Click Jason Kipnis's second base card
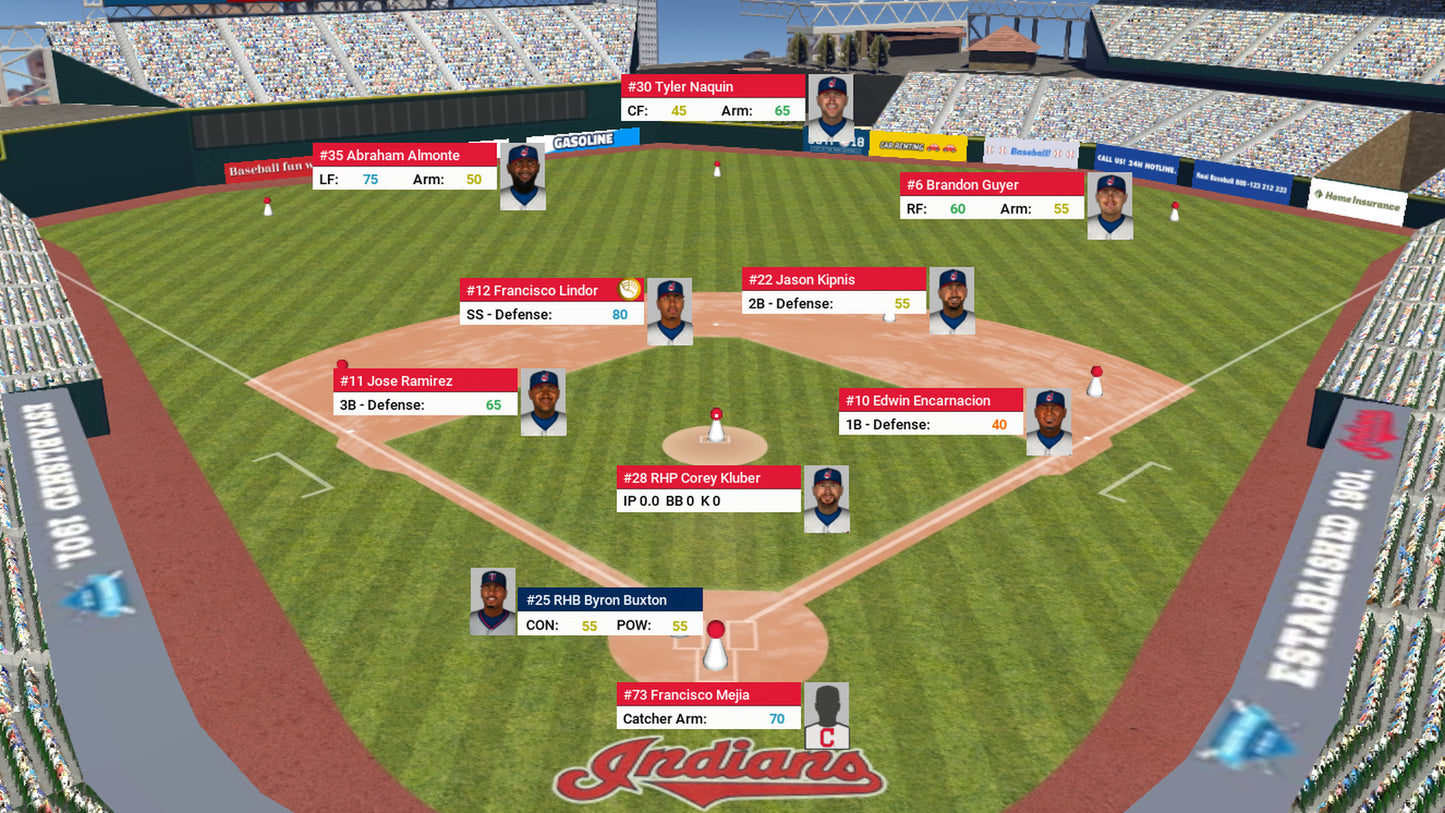This screenshot has height=813, width=1445. pyautogui.click(x=834, y=291)
